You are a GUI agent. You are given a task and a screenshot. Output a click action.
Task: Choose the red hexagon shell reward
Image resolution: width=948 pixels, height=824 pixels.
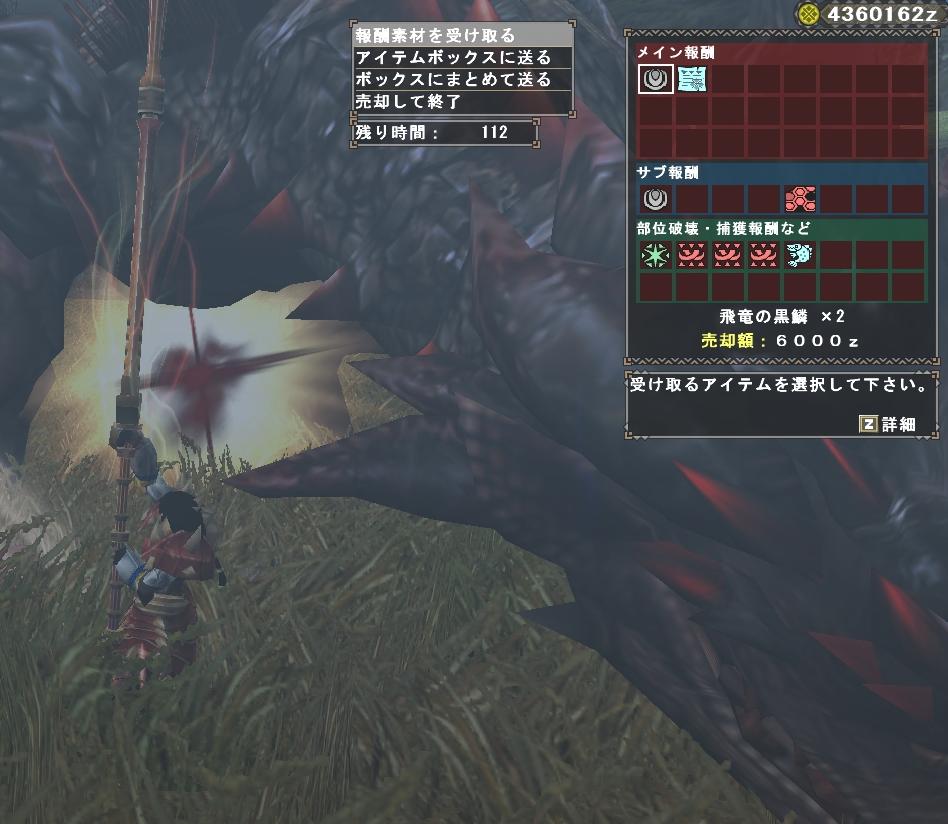[x=799, y=198]
